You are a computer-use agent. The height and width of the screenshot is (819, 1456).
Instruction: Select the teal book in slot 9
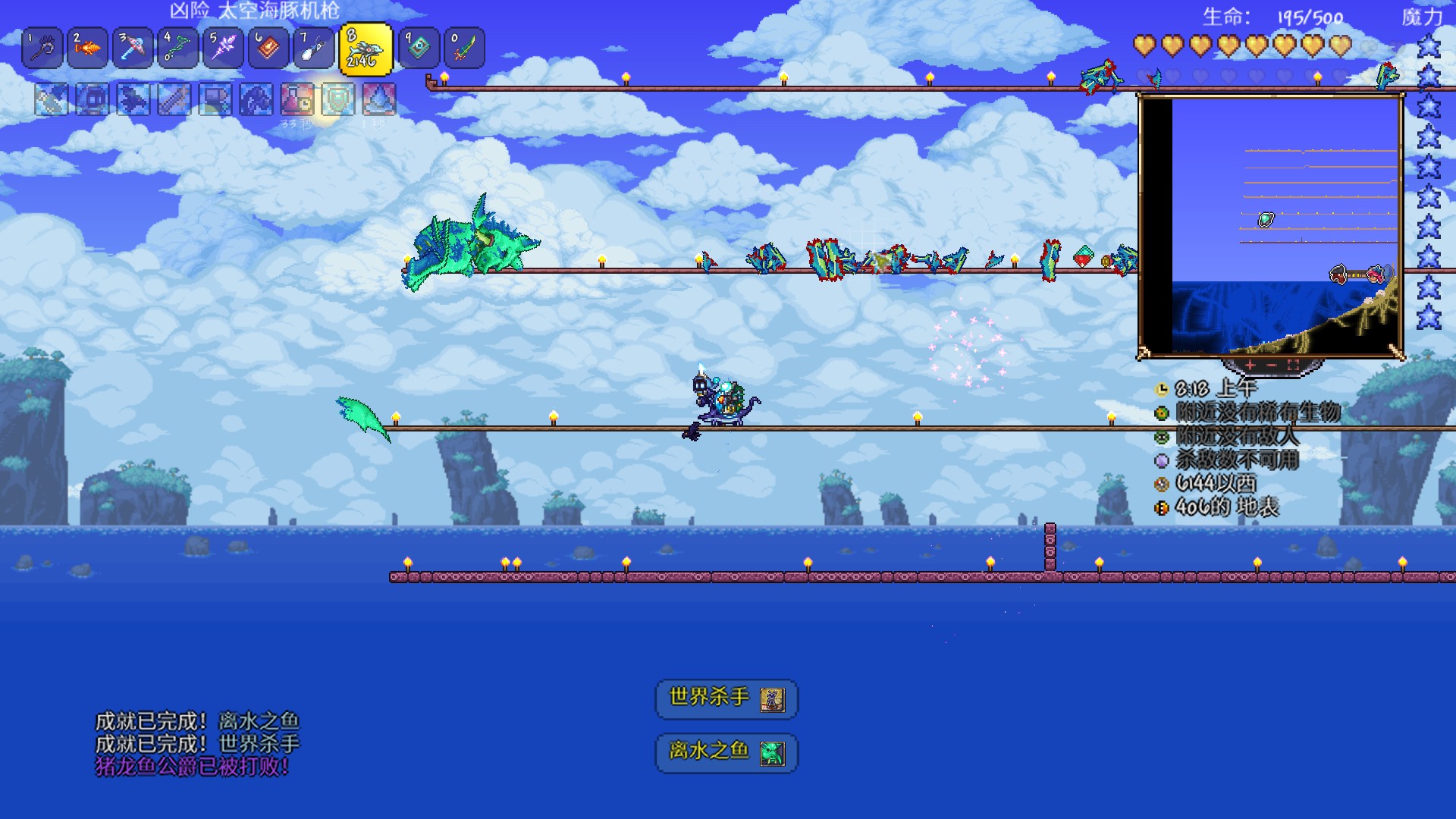[419, 49]
